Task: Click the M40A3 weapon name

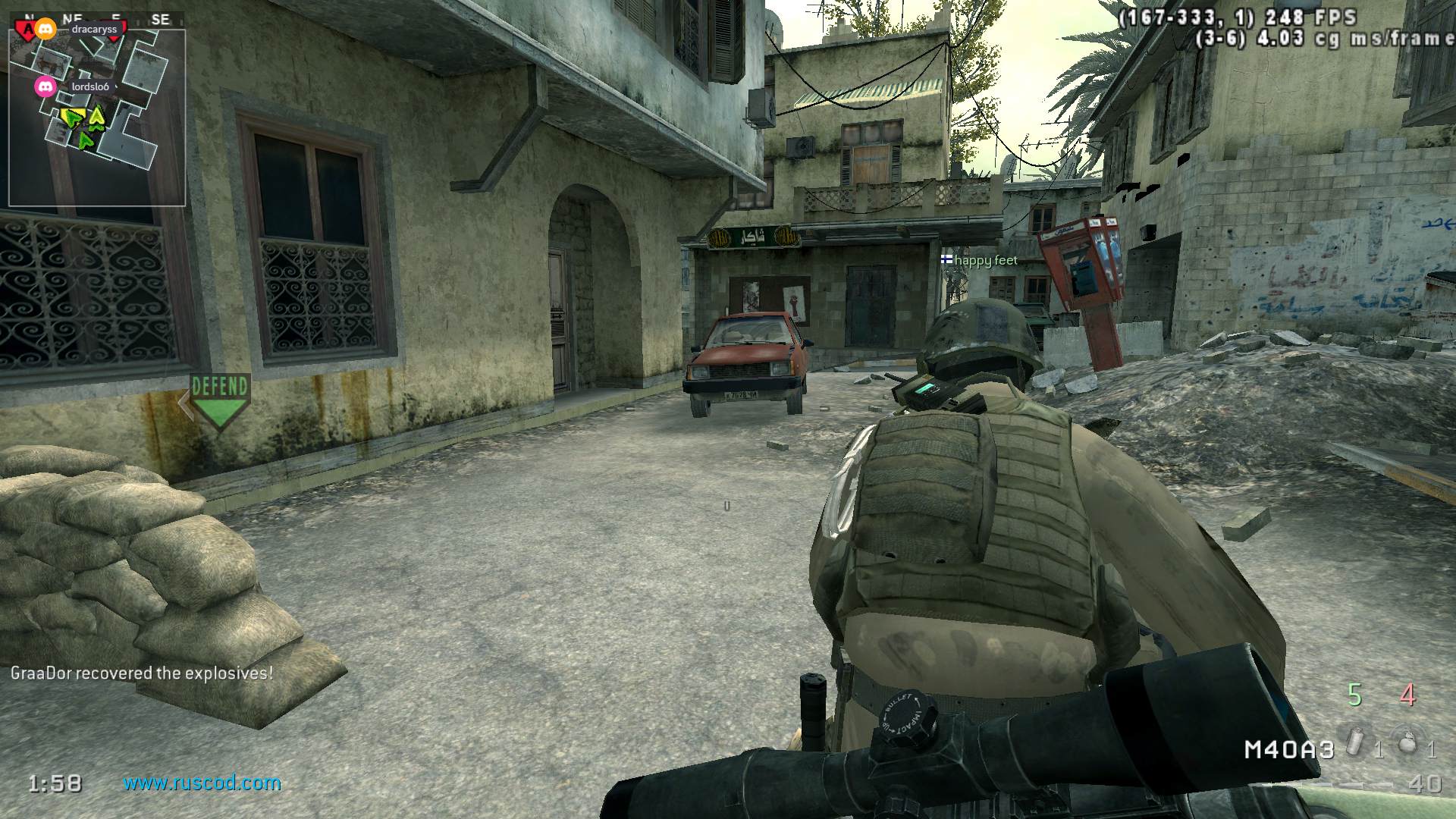Action: tap(1288, 749)
